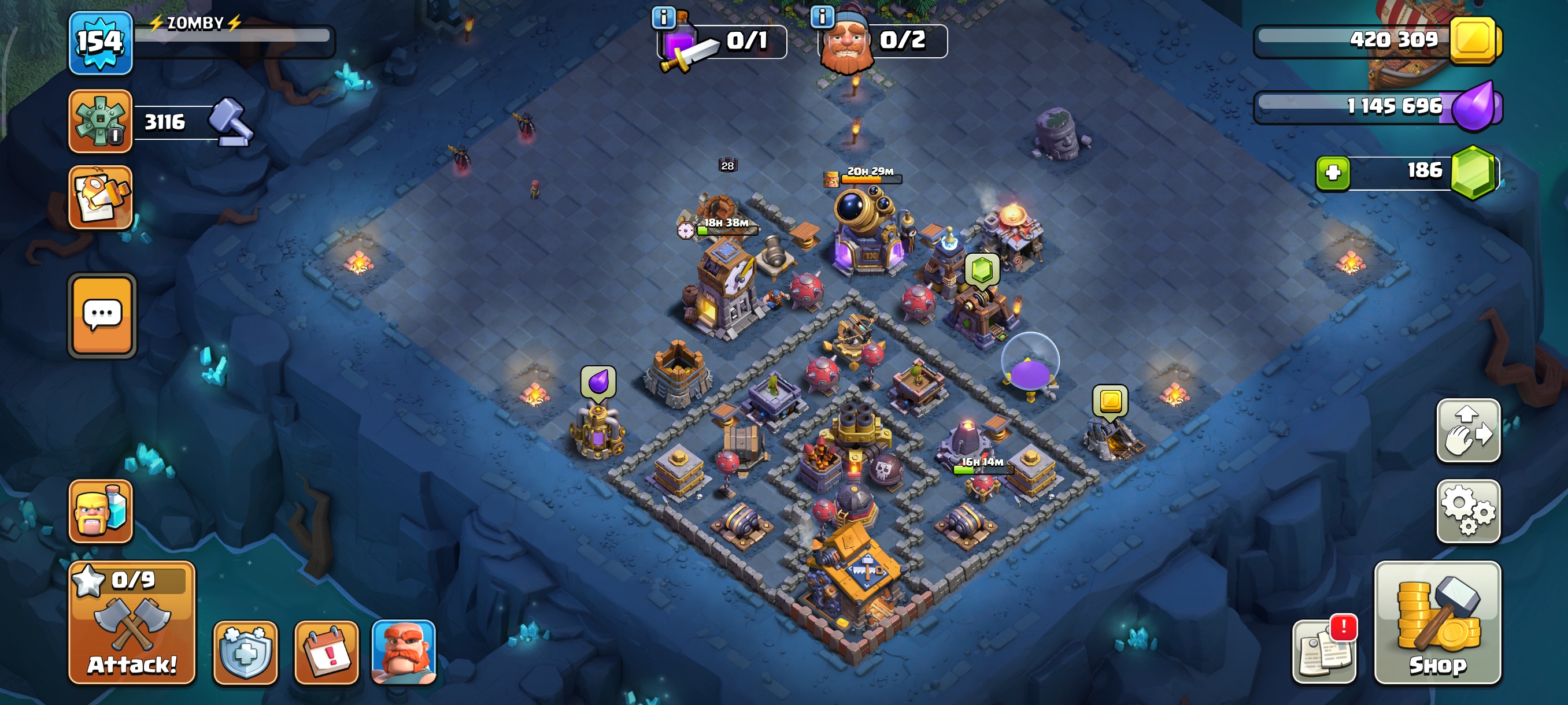Open the orange quest scroll button
The image size is (1568, 705).
(101, 197)
